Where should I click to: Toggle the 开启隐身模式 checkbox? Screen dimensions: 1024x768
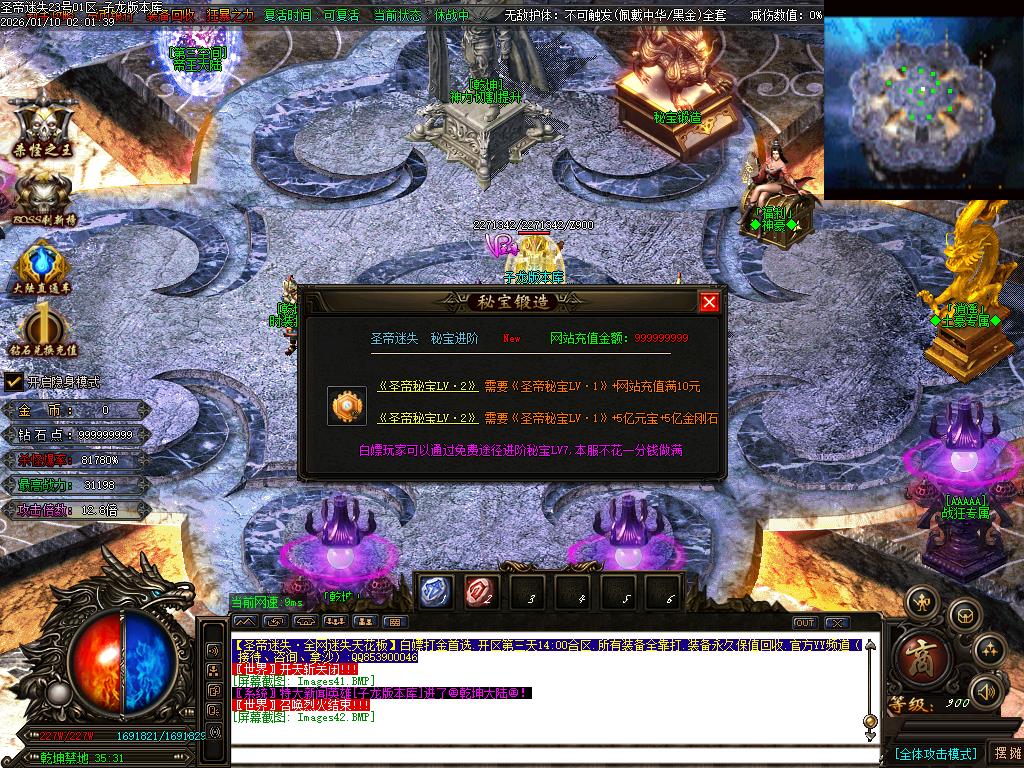point(14,381)
